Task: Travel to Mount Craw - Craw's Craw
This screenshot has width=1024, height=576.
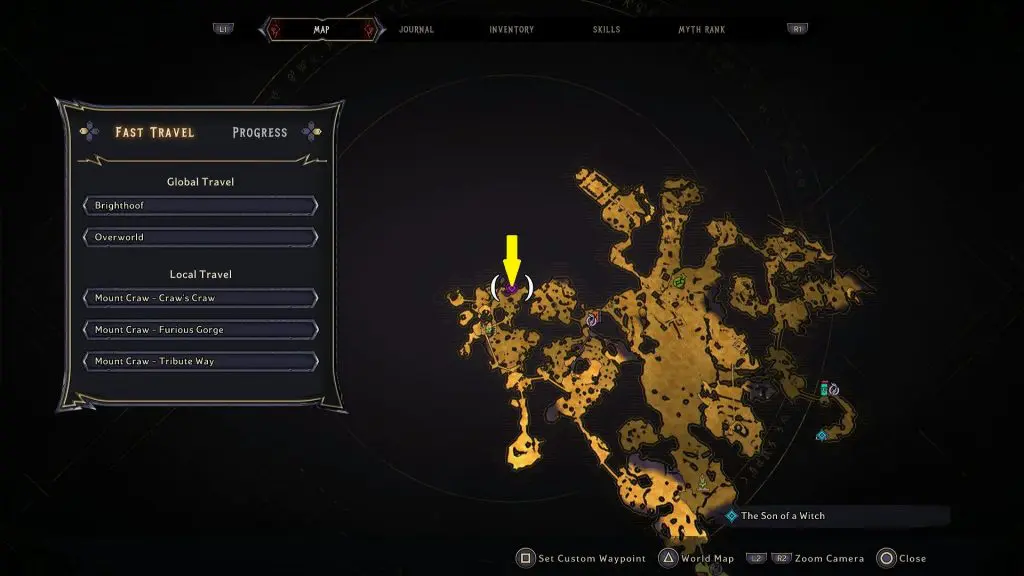Action: 200,298
